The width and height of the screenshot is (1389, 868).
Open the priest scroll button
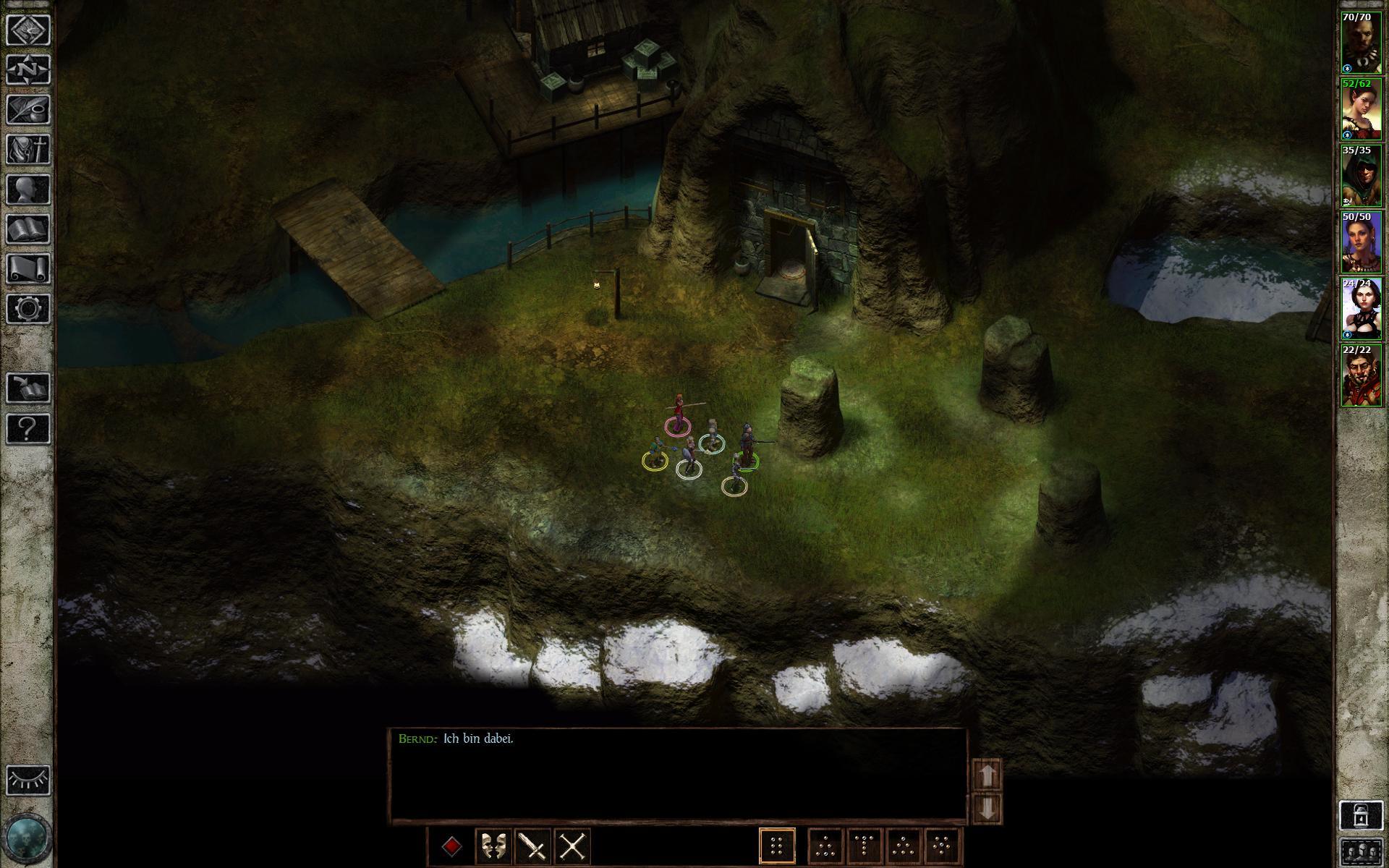28,269
